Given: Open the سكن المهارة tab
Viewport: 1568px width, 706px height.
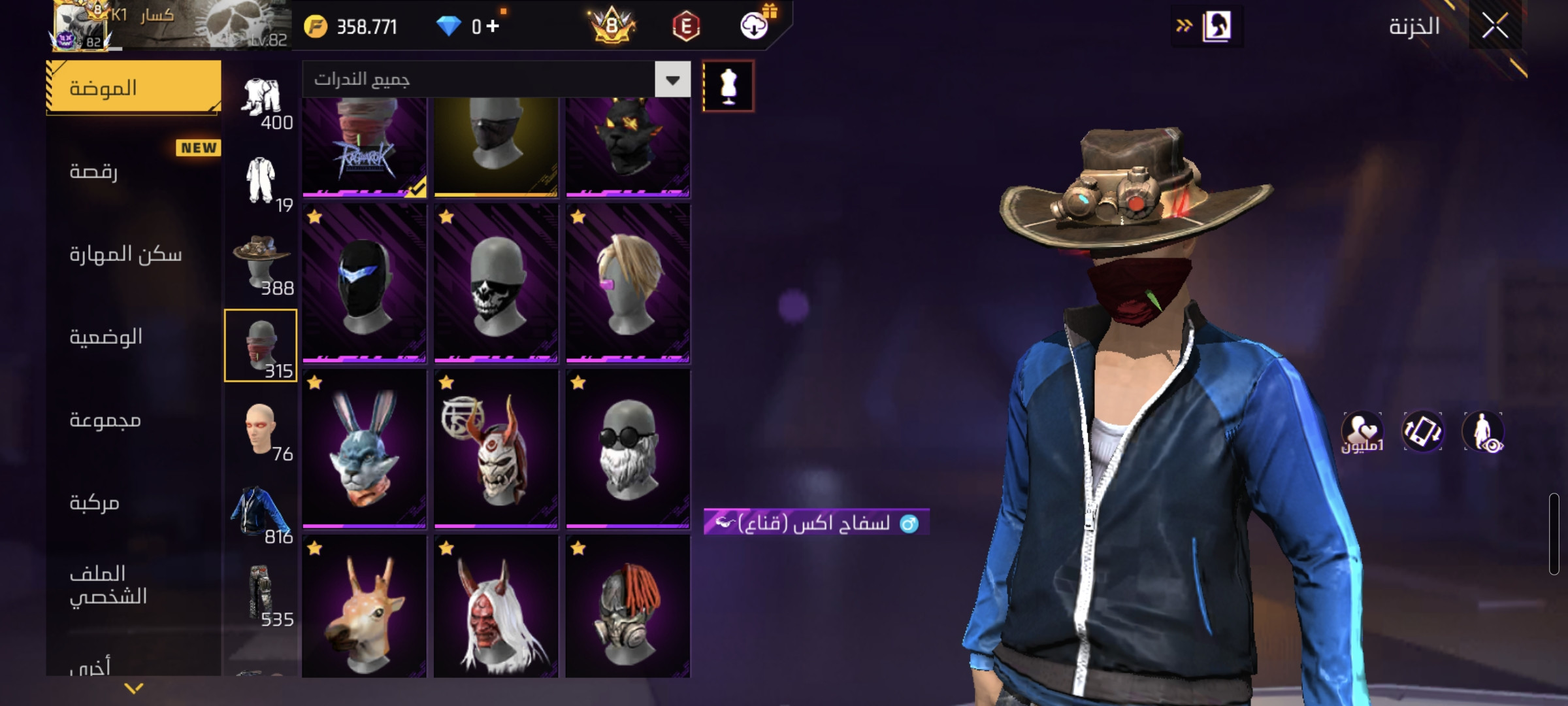Looking at the screenshot, I should tap(134, 254).
